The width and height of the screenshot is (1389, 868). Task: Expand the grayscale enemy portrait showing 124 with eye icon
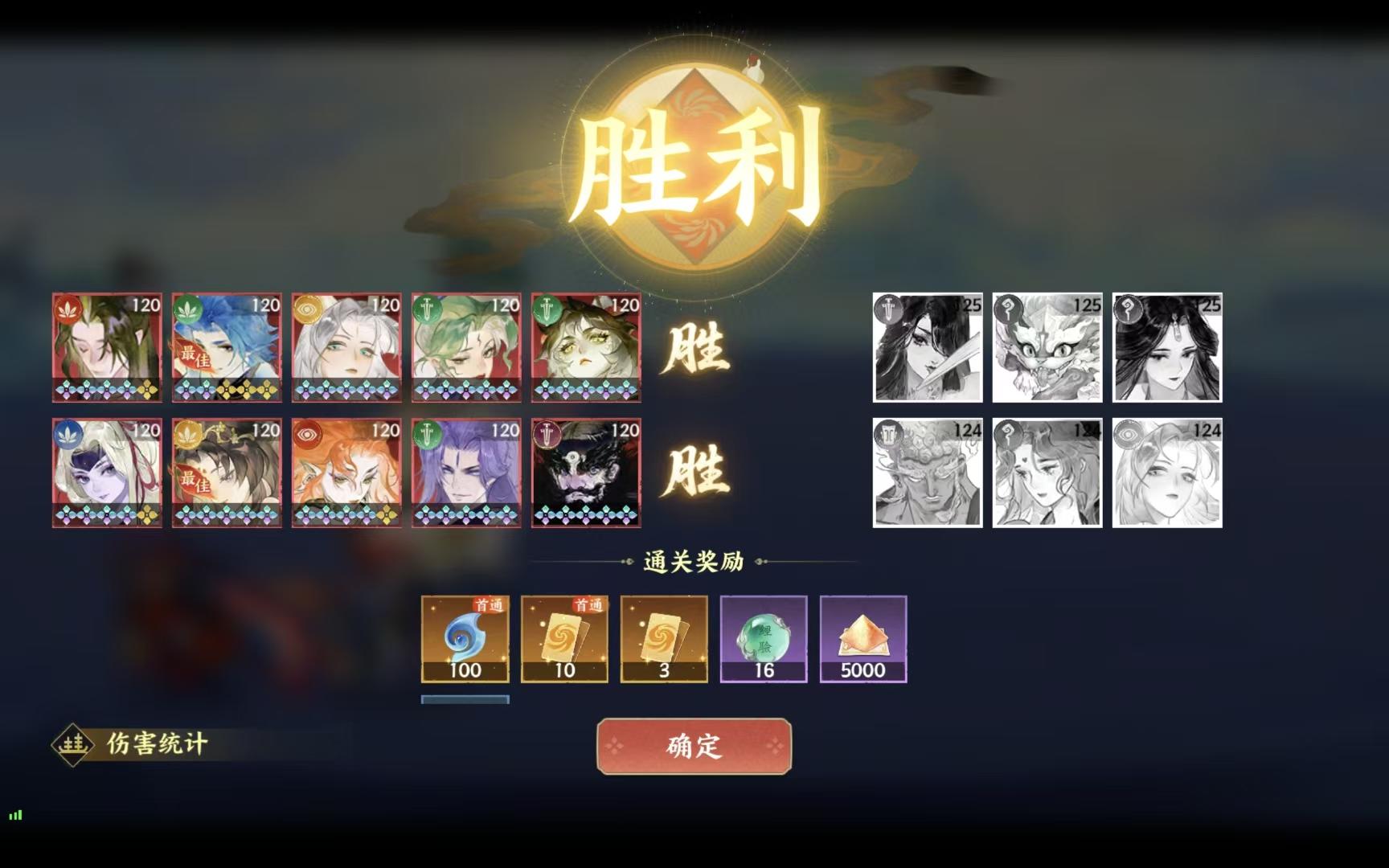1166,471
